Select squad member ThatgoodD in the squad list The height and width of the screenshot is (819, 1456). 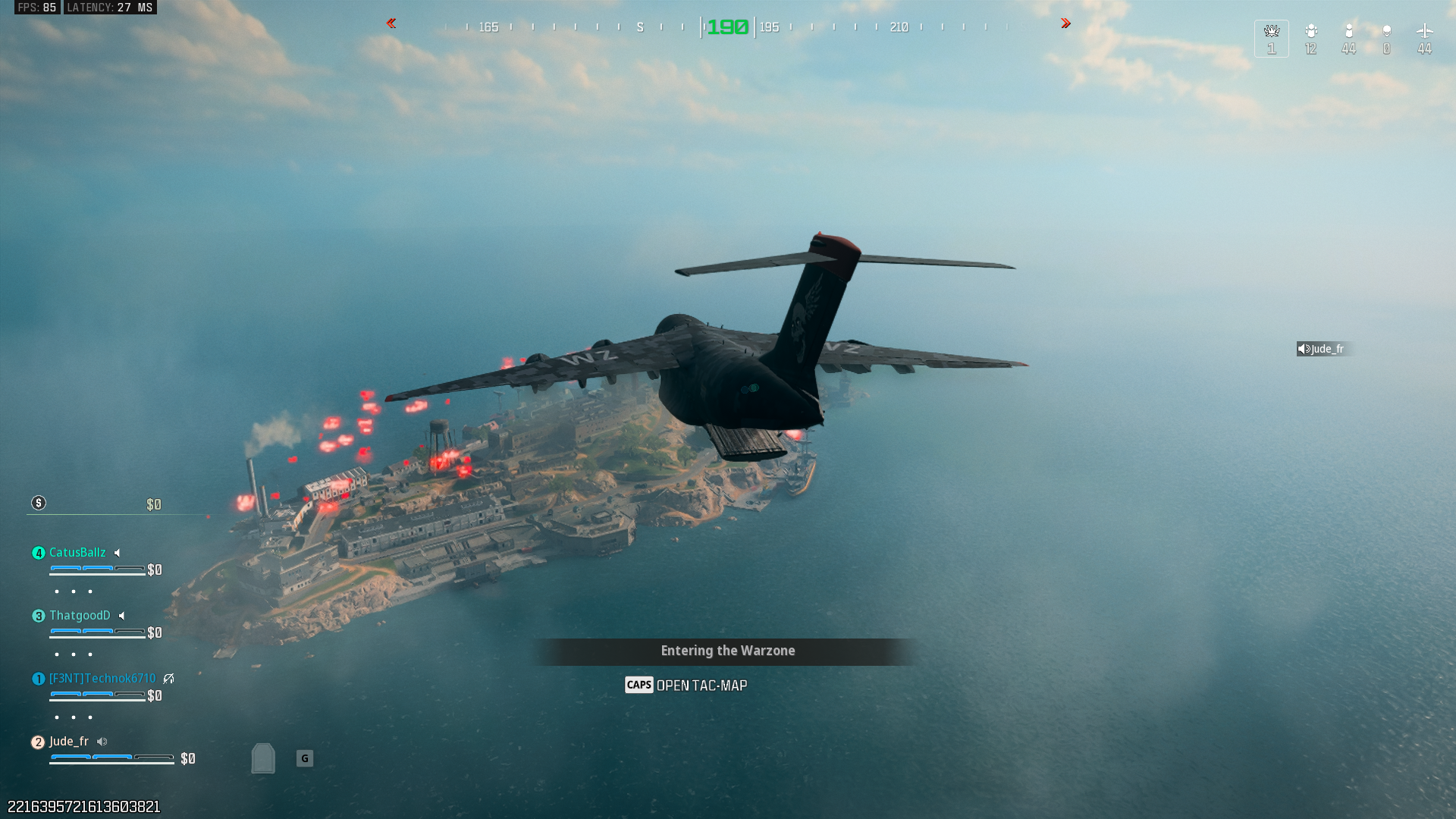pos(80,616)
